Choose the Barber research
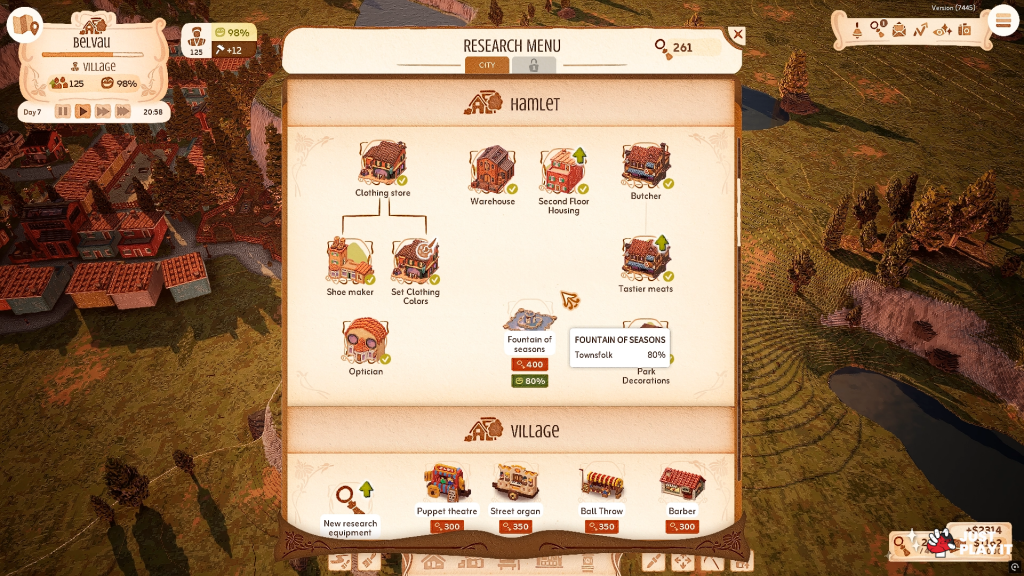 [682, 484]
